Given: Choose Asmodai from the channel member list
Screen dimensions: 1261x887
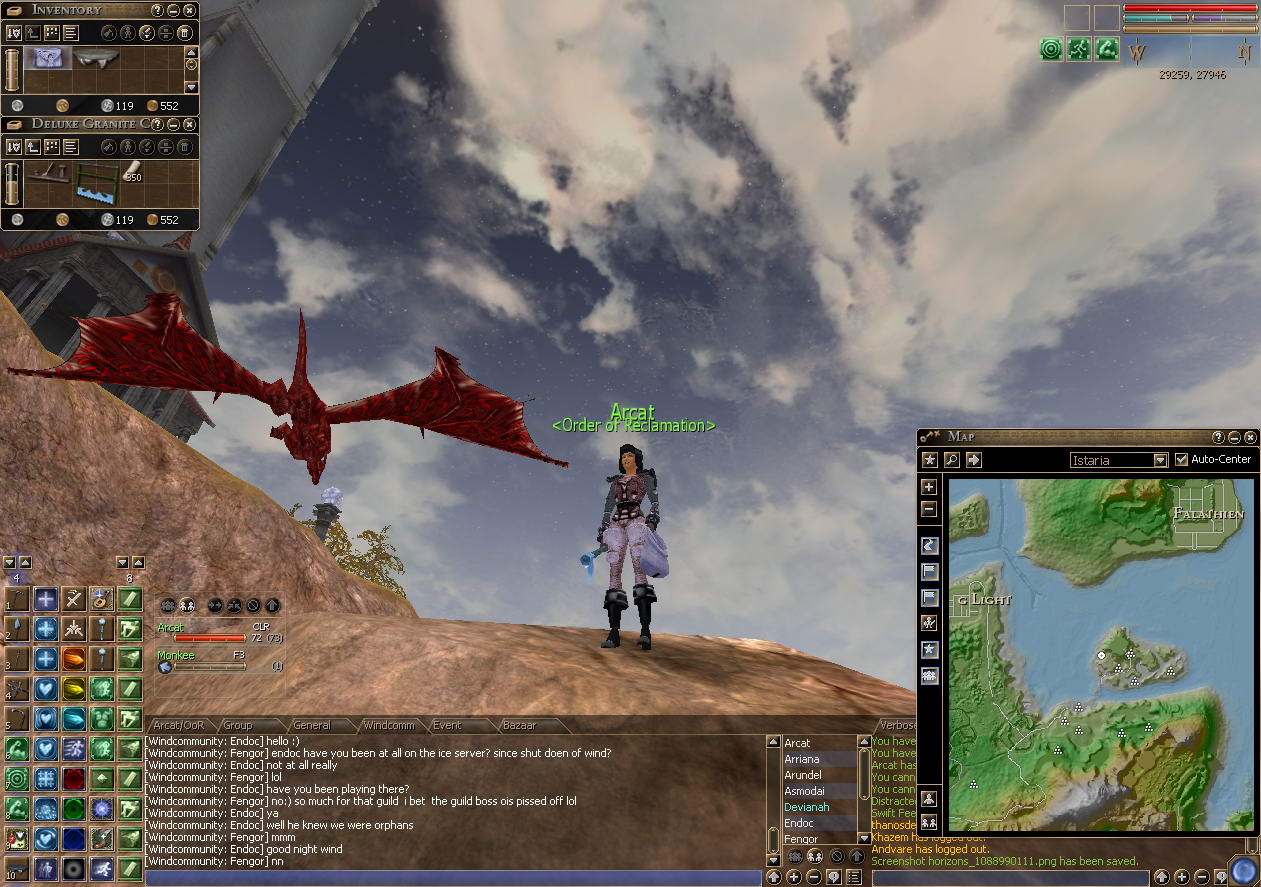Looking at the screenshot, I should tap(804, 791).
